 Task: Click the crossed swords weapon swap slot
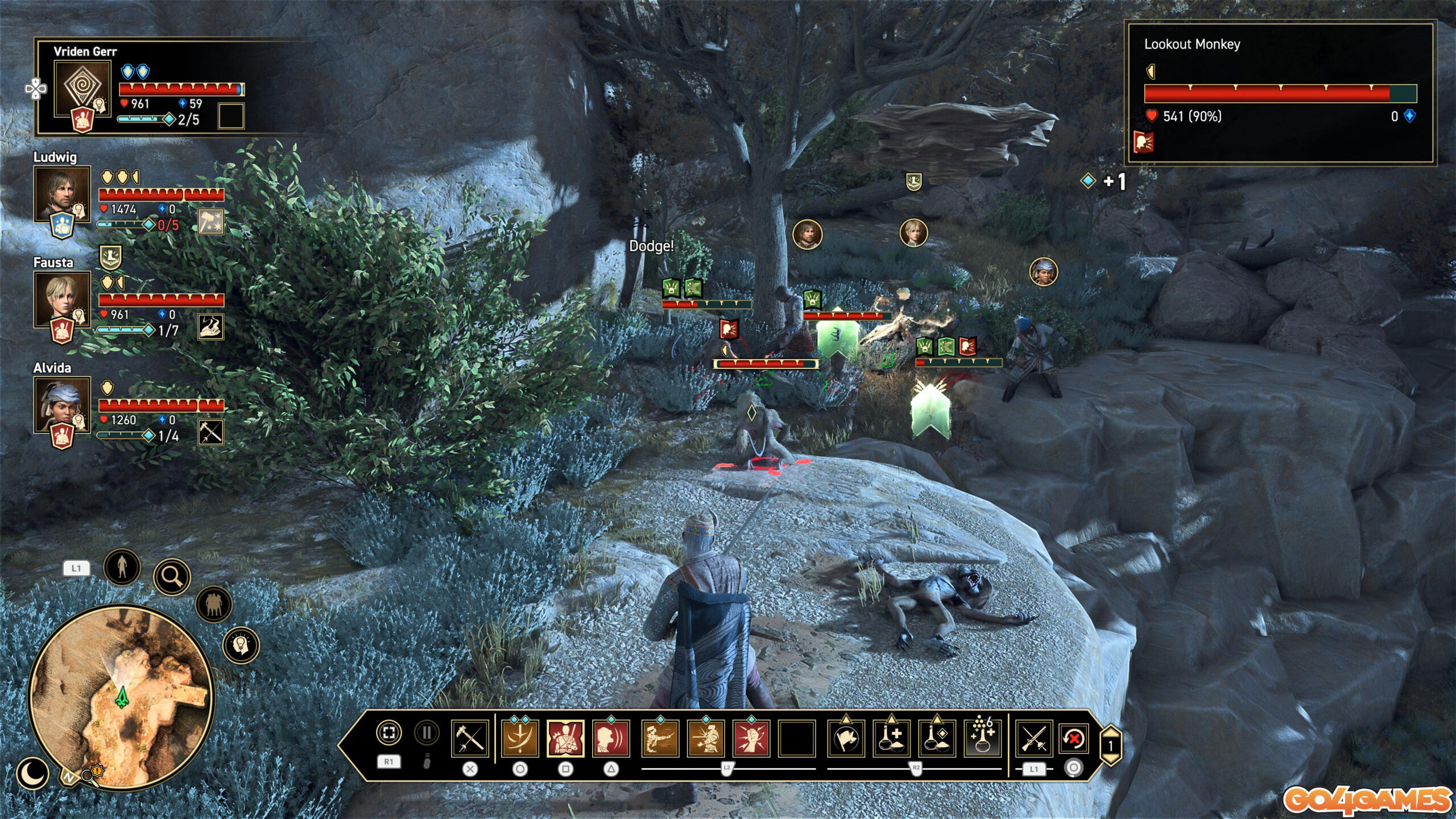point(1034,738)
